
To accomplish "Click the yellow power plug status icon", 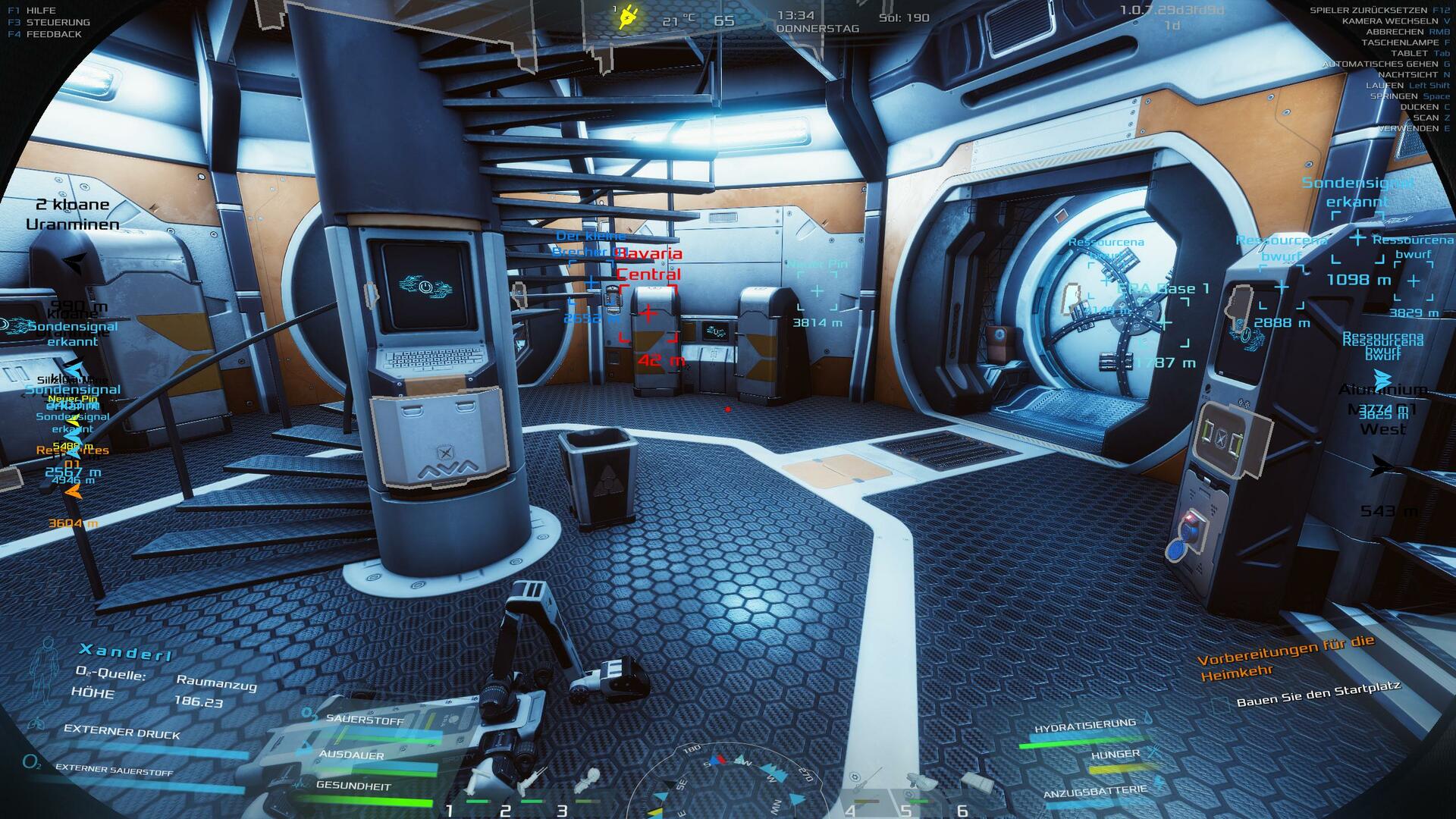I will 629,16.
